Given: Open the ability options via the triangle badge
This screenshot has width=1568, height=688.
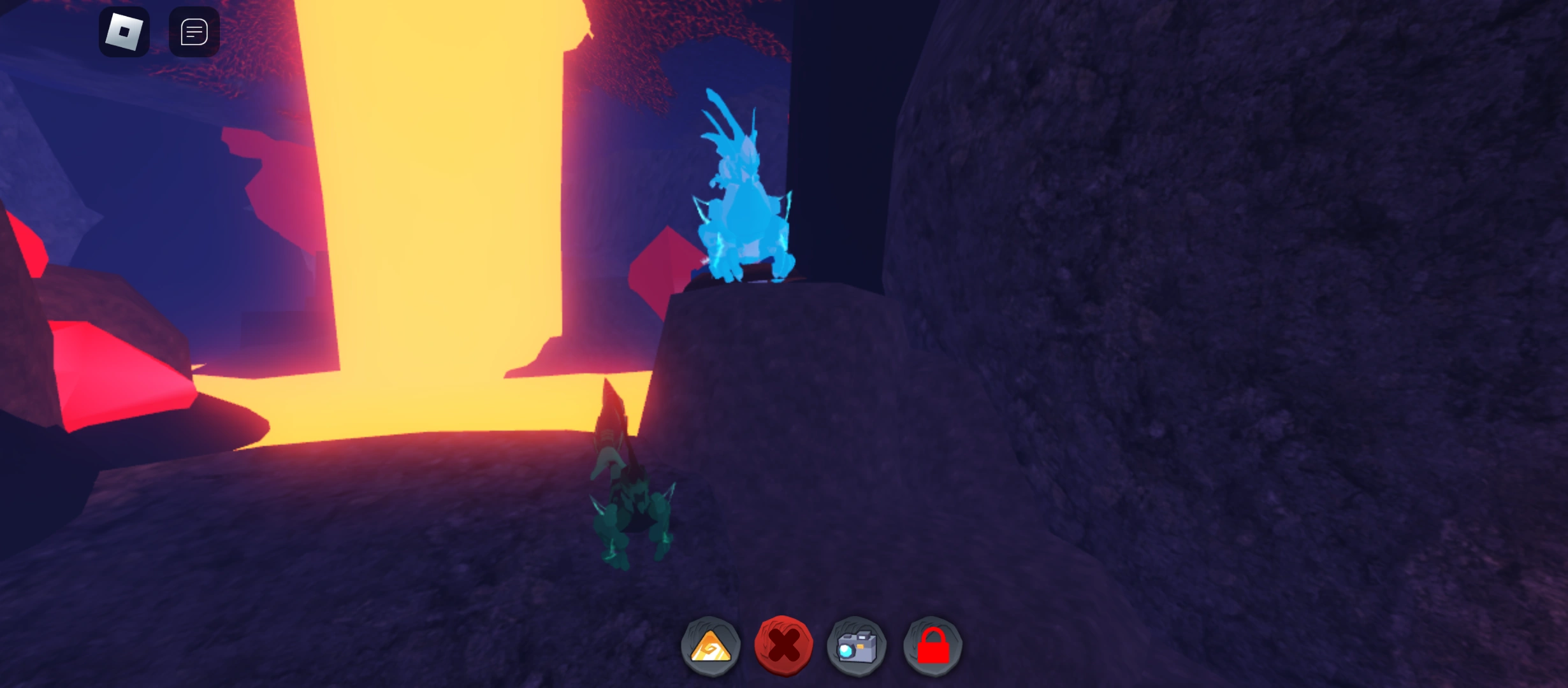Looking at the screenshot, I should coord(709,645).
